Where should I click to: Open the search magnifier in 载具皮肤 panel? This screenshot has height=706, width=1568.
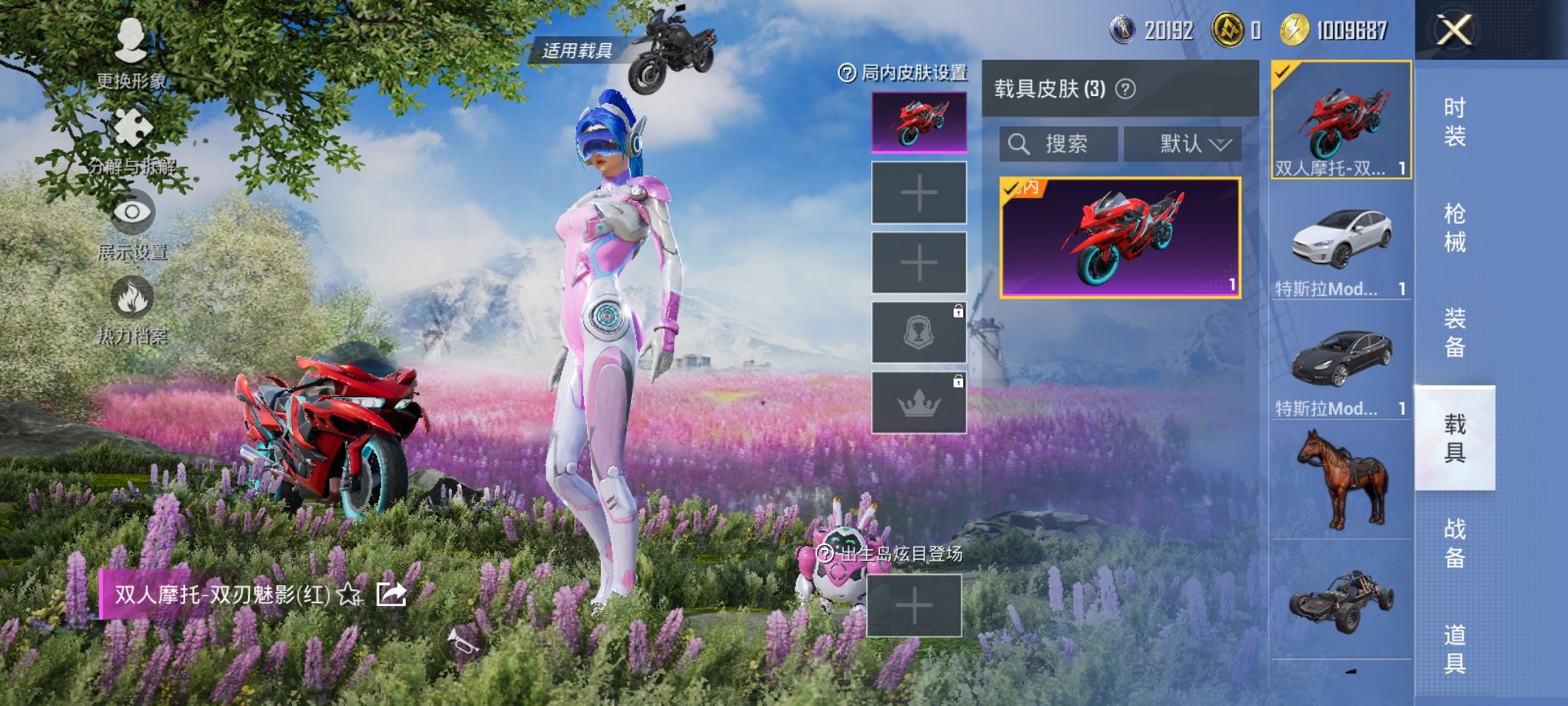(1020, 143)
